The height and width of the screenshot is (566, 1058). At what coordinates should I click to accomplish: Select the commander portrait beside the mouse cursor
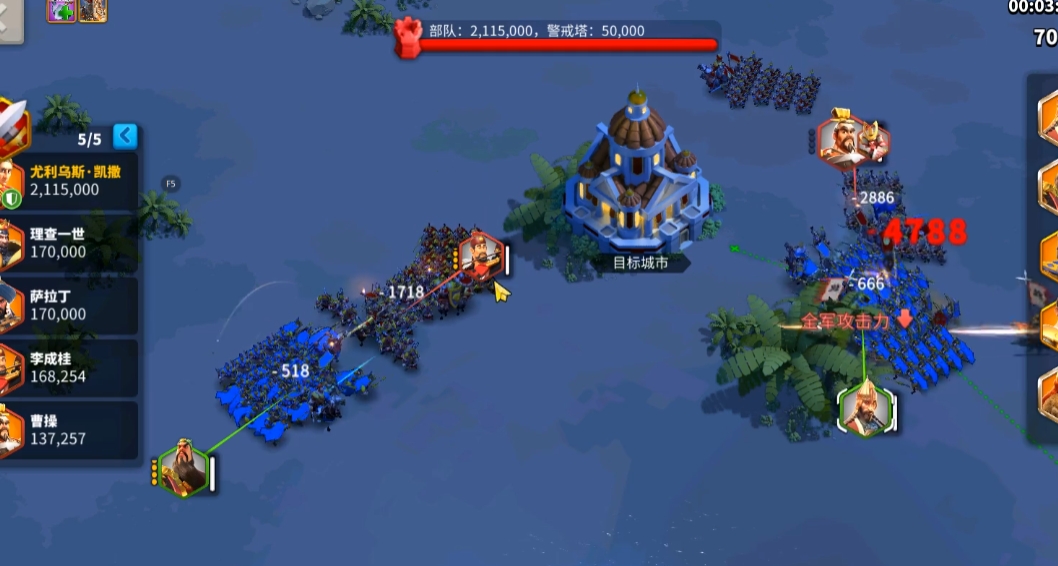point(480,257)
